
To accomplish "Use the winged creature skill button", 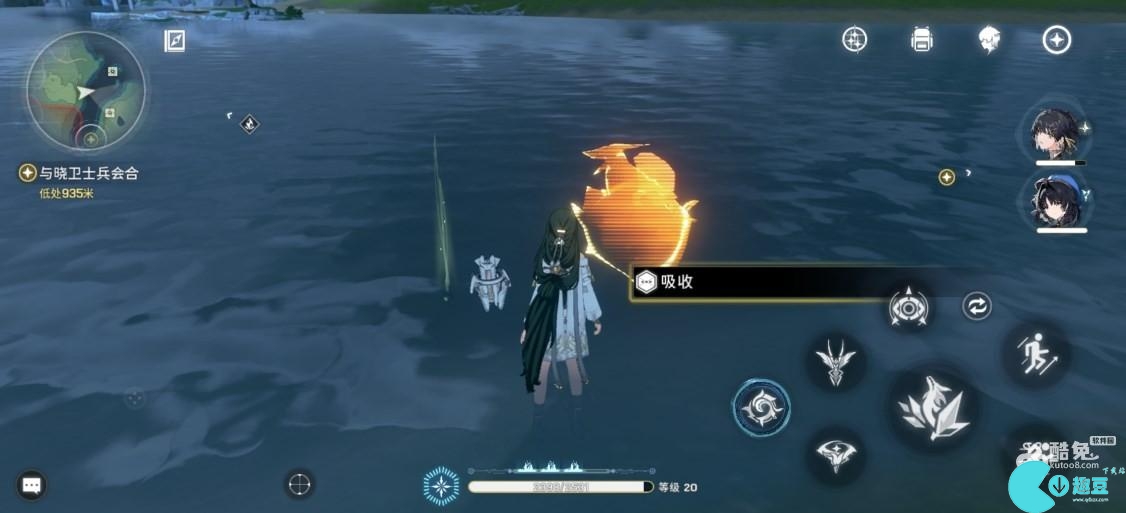I will click(x=835, y=360).
